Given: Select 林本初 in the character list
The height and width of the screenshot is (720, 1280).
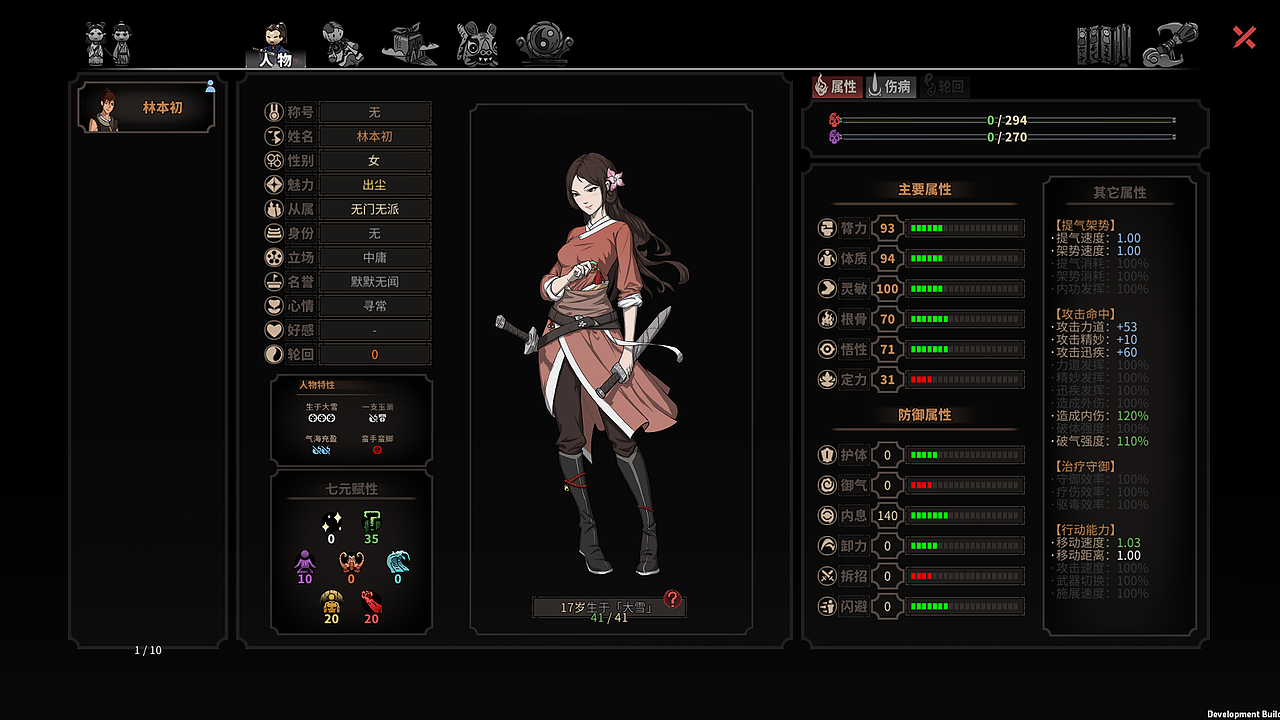Looking at the screenshot, I should click(147, 109).
